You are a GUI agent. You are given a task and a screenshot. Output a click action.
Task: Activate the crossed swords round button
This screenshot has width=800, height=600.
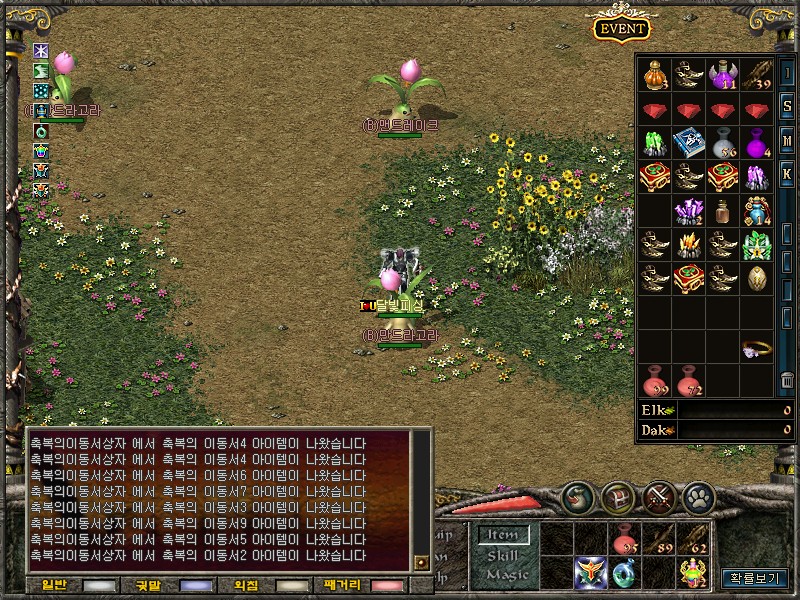coord(659,495)
